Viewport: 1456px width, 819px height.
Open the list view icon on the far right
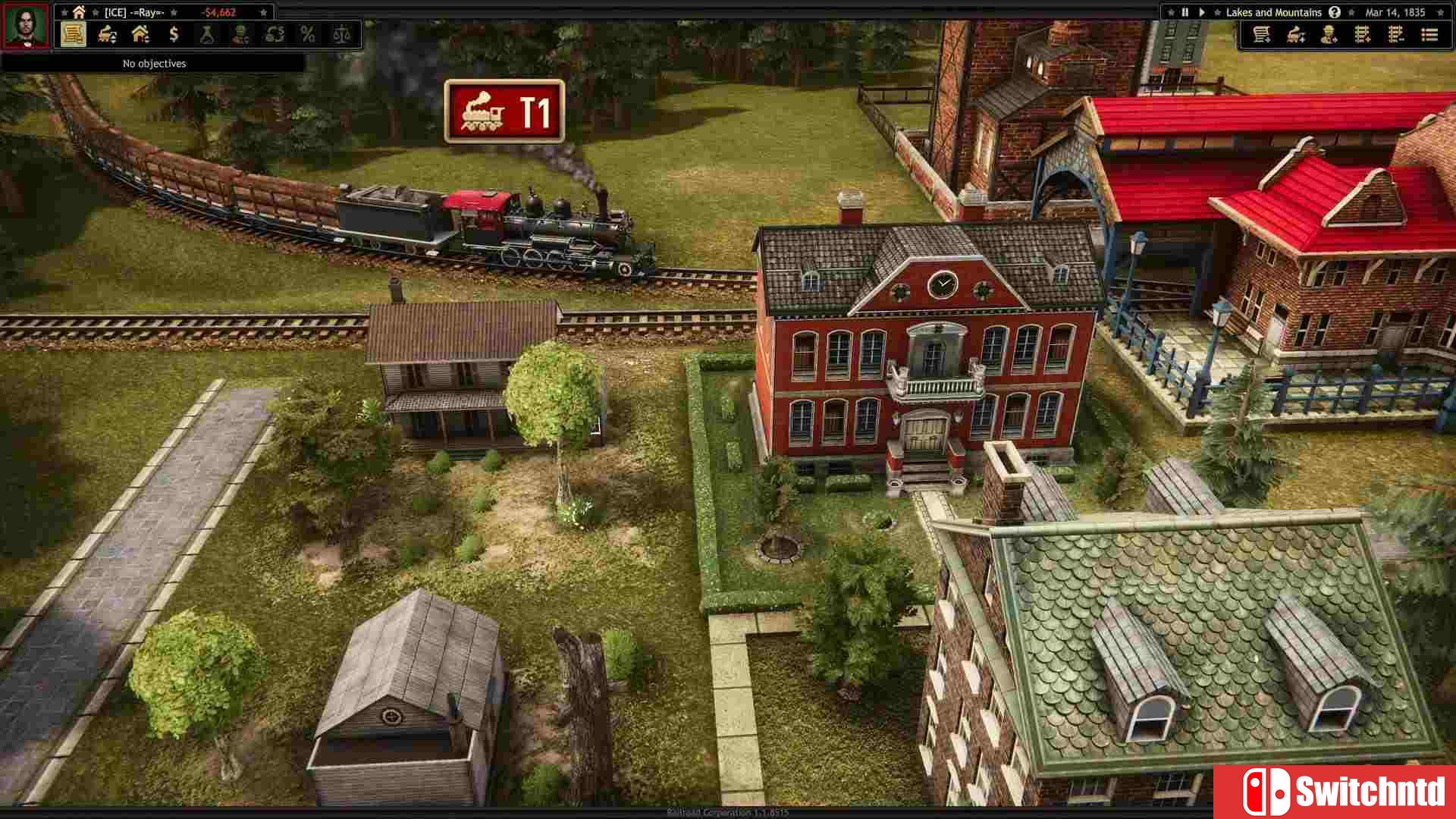[x=1429, y=34]
